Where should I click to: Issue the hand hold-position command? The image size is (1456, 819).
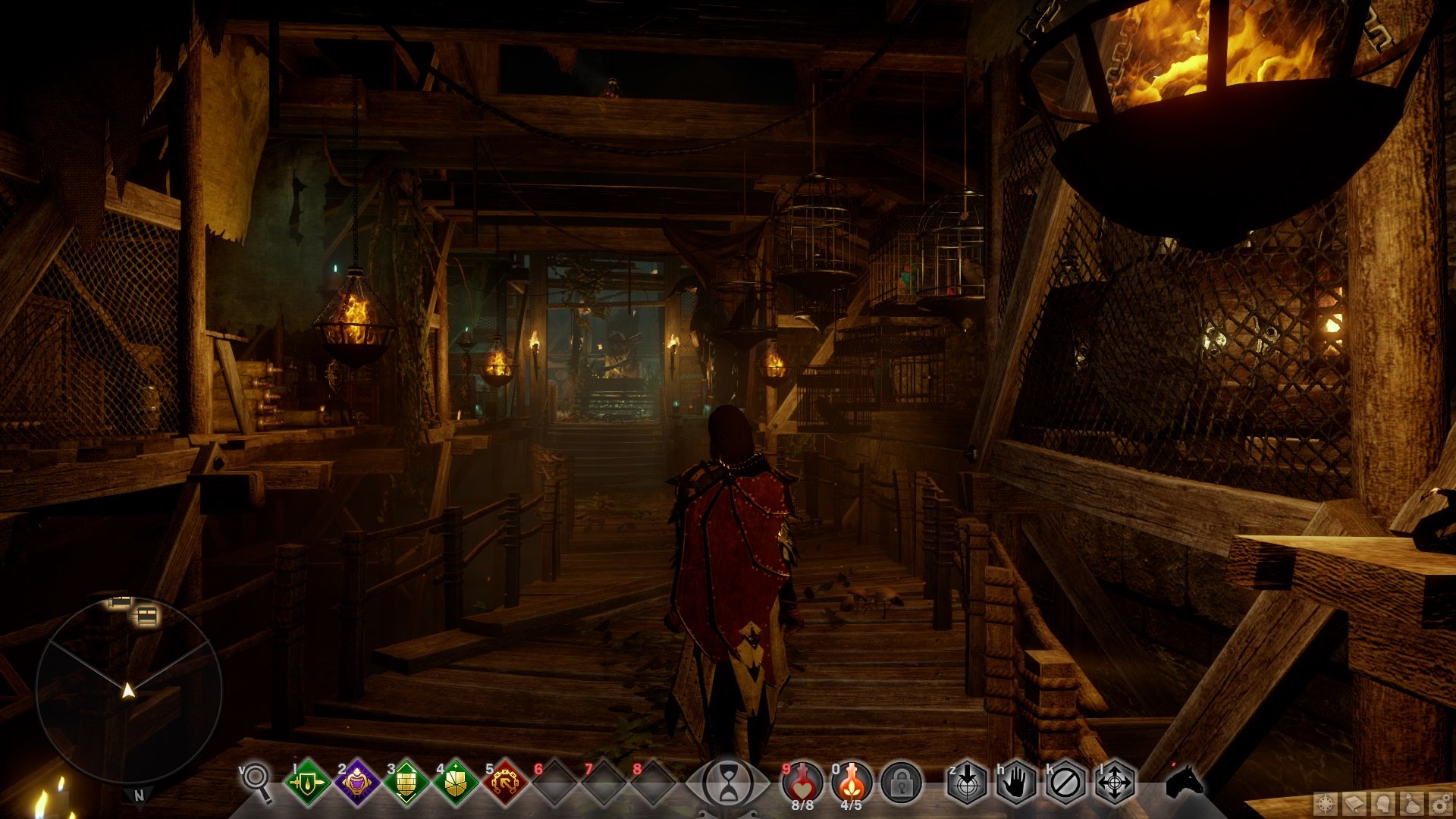[x=1016, y=782]
